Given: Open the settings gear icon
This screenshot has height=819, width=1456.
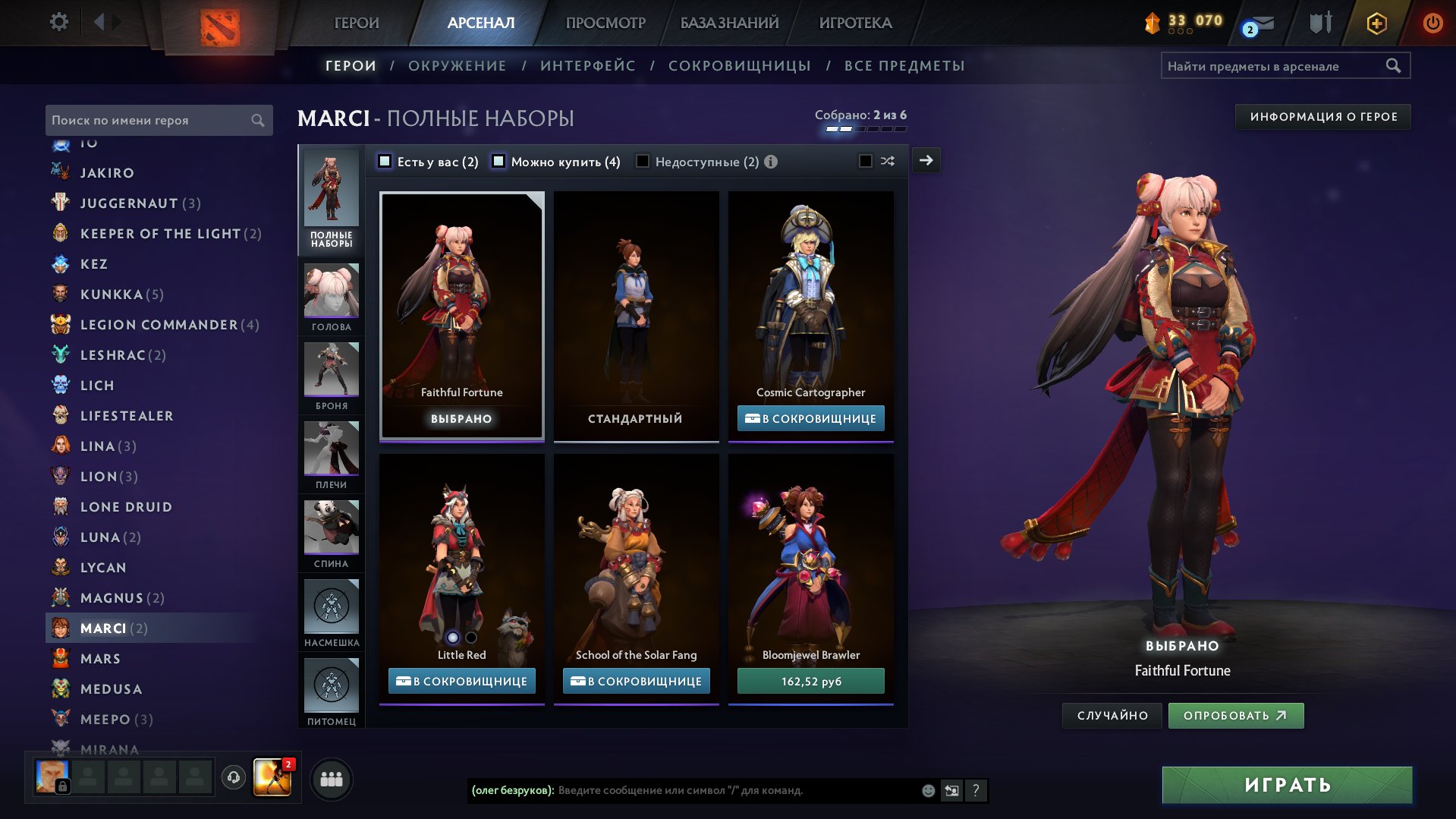Looking at the screenshot, I should [x=58, y=22].
